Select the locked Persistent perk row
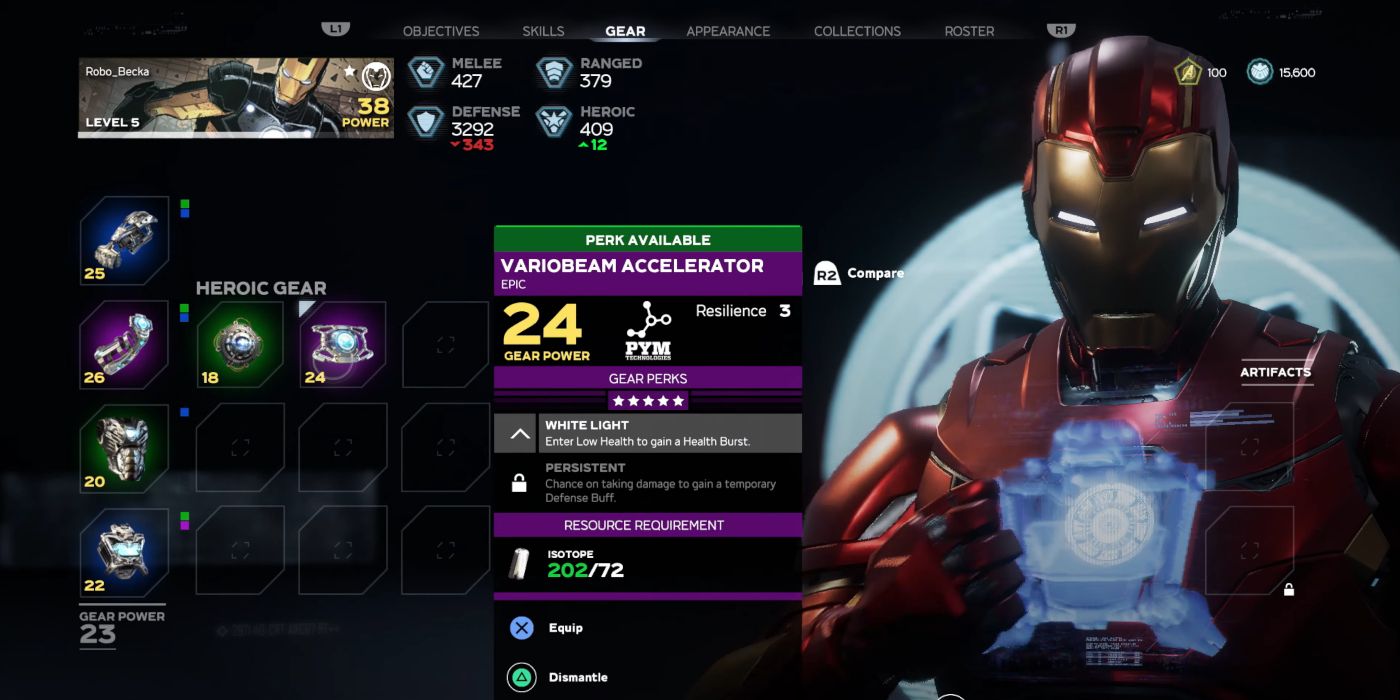The width and height of the screenshot is (1400, 700). pyautogui.click(x=648, y=482)
